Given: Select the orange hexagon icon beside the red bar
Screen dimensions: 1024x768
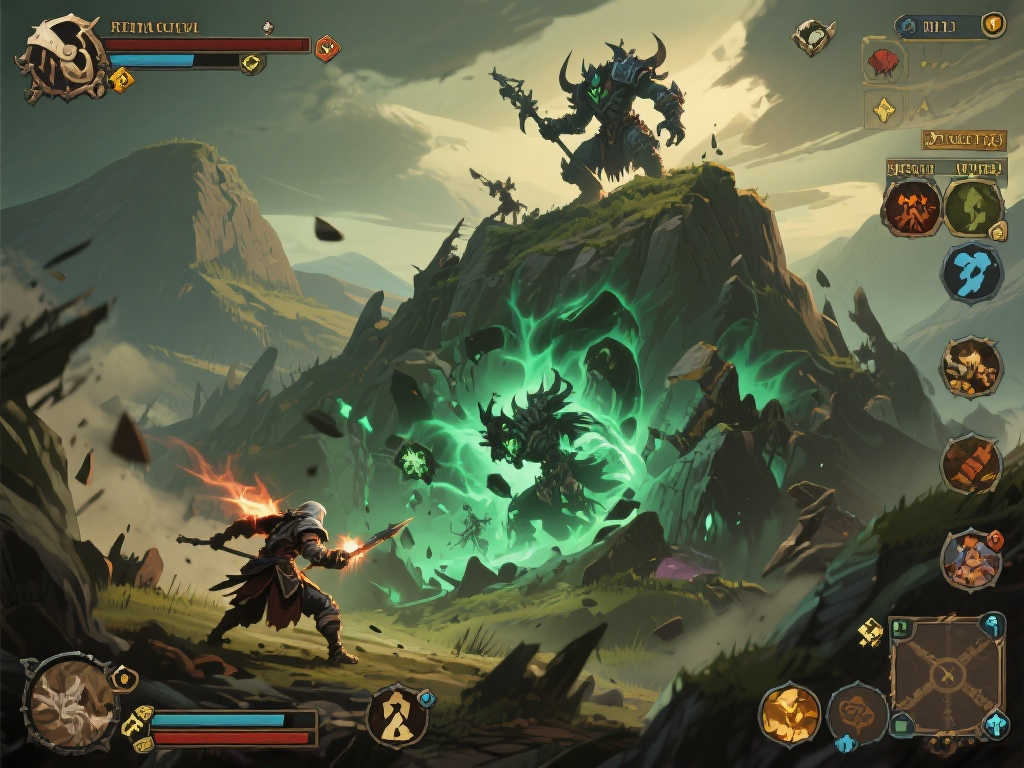Looking at the screenshot, I should (327, 47).
